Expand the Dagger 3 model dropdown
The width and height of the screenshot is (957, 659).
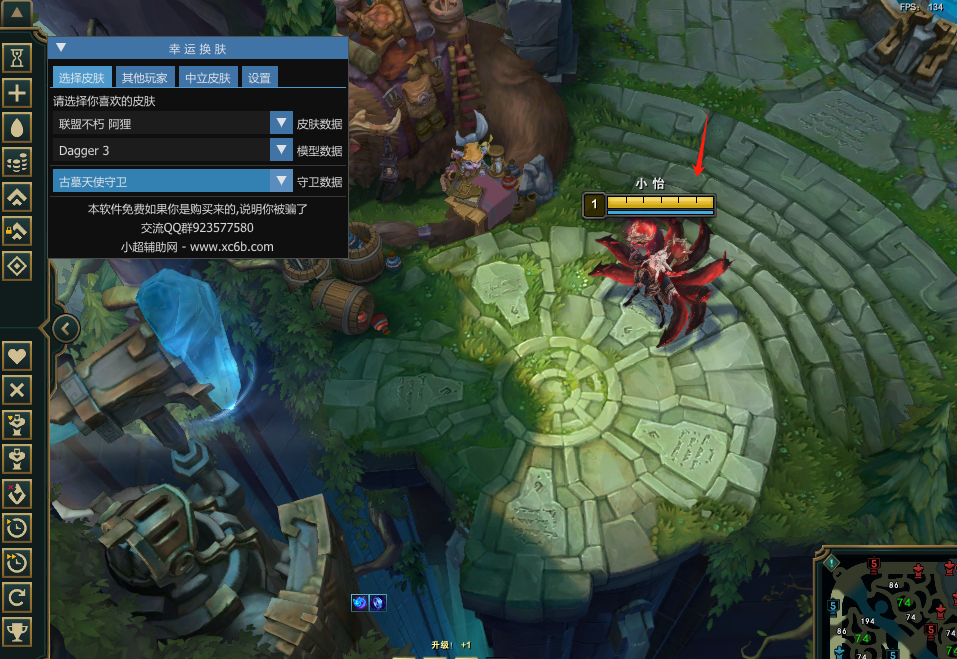coord(280,150)
